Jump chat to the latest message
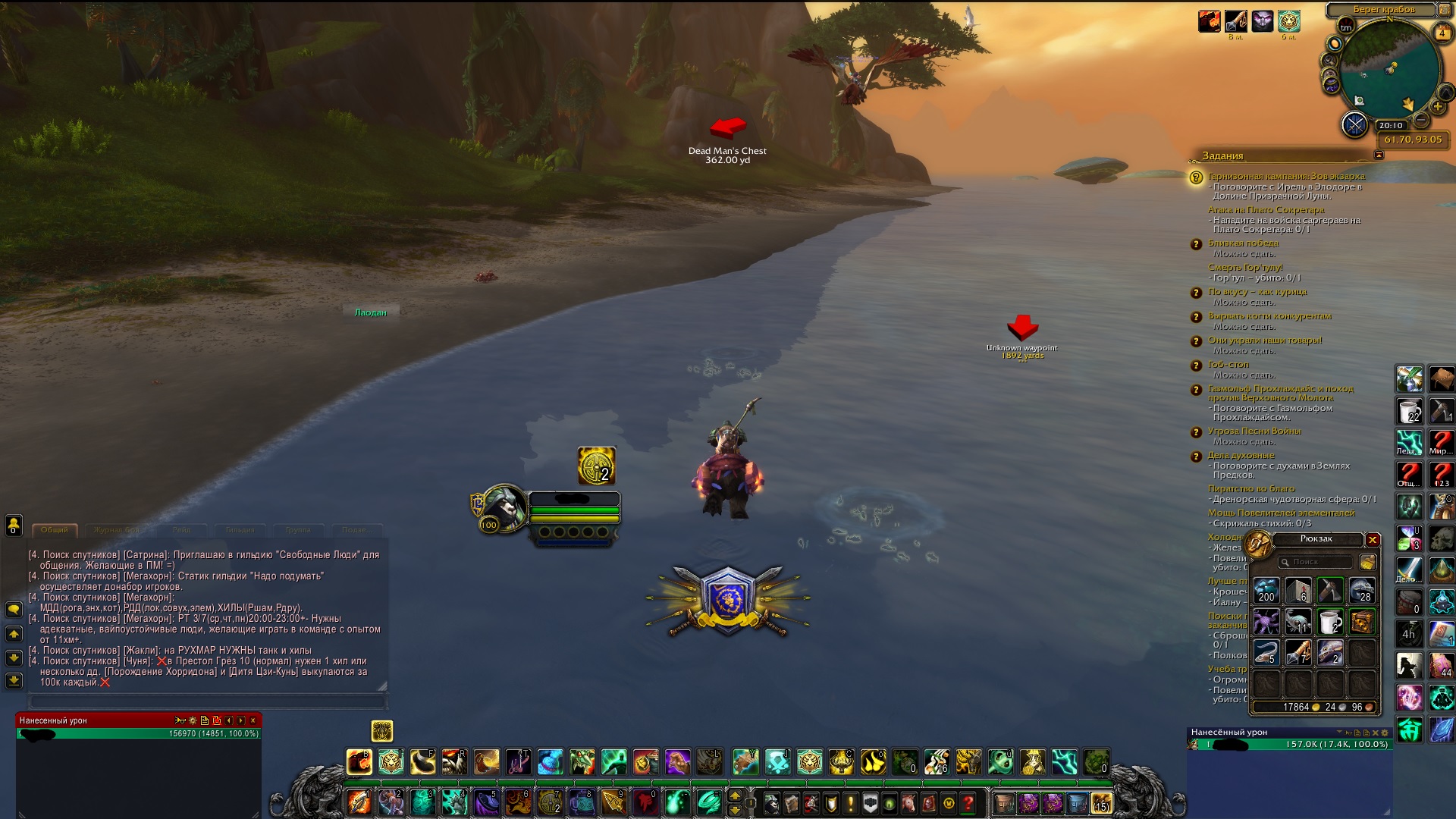The height and width of the screenshot is (819, 1456). [14, 680]
